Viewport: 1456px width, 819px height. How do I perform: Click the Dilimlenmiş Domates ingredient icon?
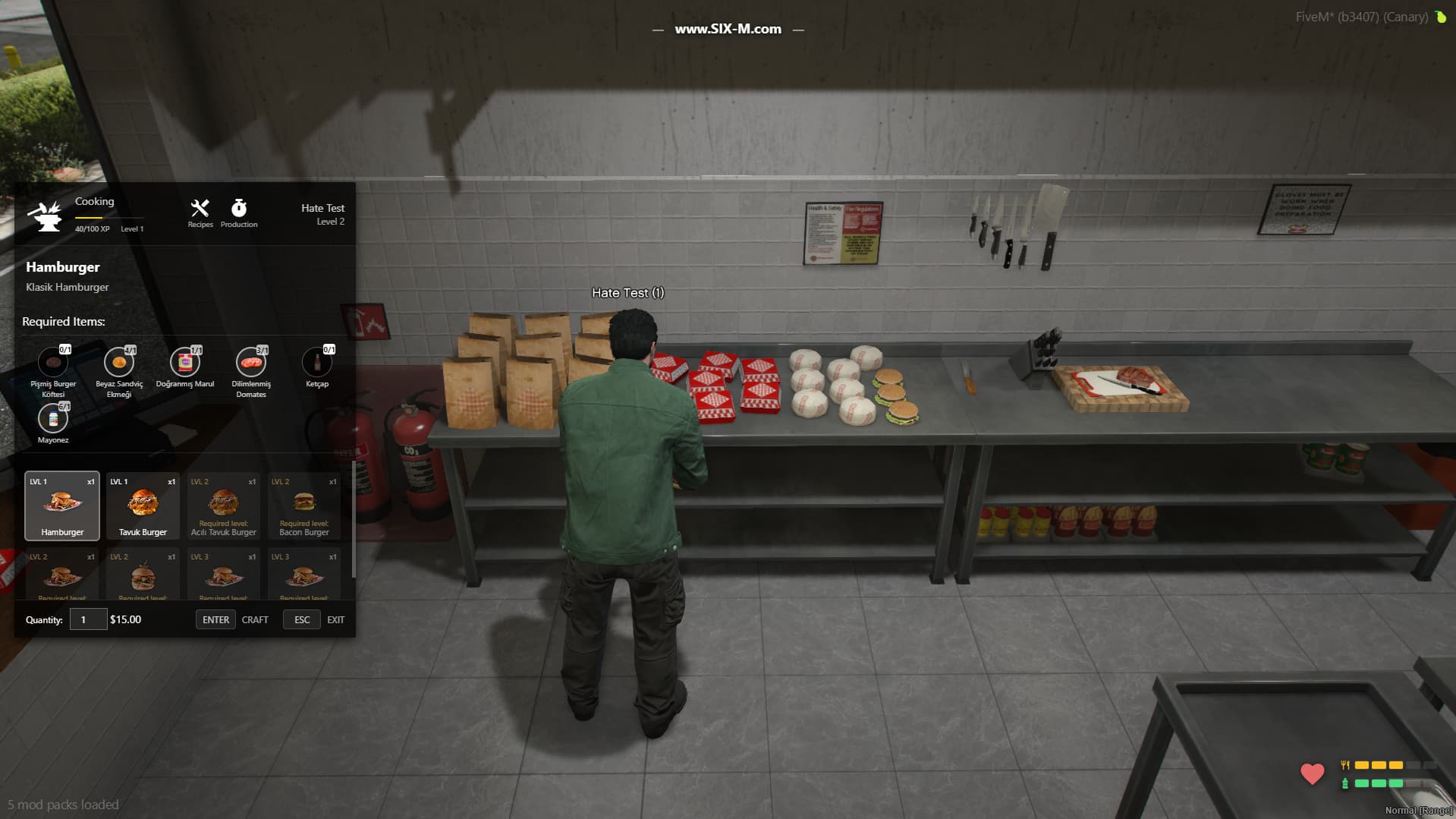[250, 363]
